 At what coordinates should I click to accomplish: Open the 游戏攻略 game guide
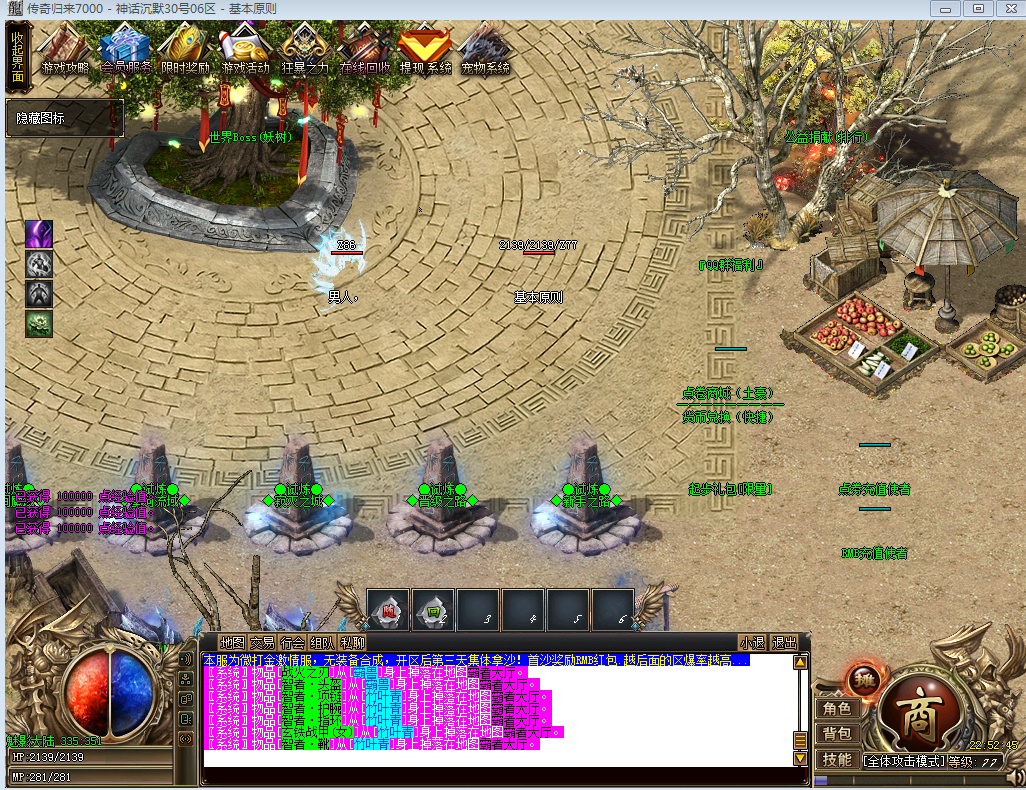coord(65,50)
